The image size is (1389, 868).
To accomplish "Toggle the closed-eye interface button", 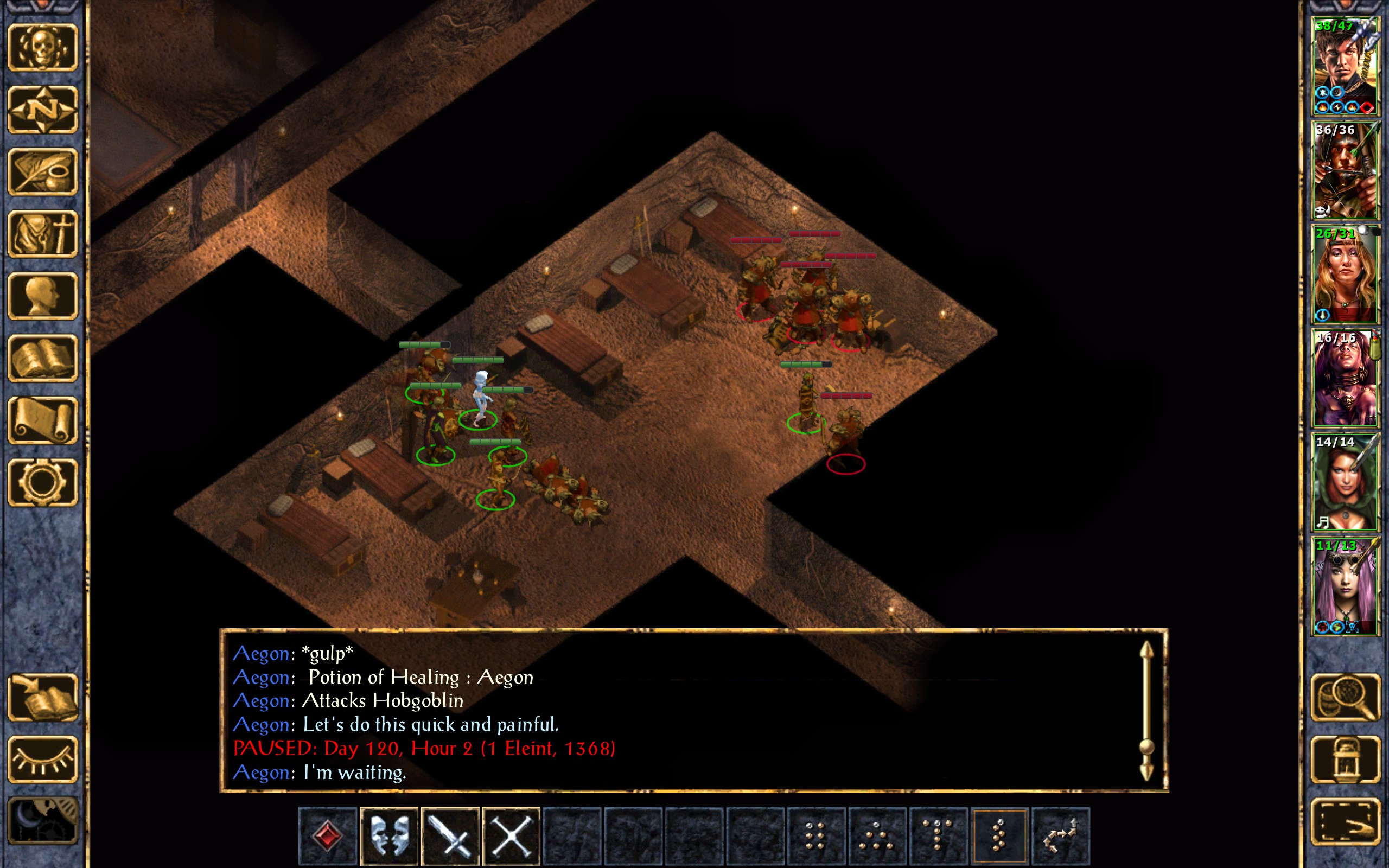I will pyautogui.click(x=43, y=759).
